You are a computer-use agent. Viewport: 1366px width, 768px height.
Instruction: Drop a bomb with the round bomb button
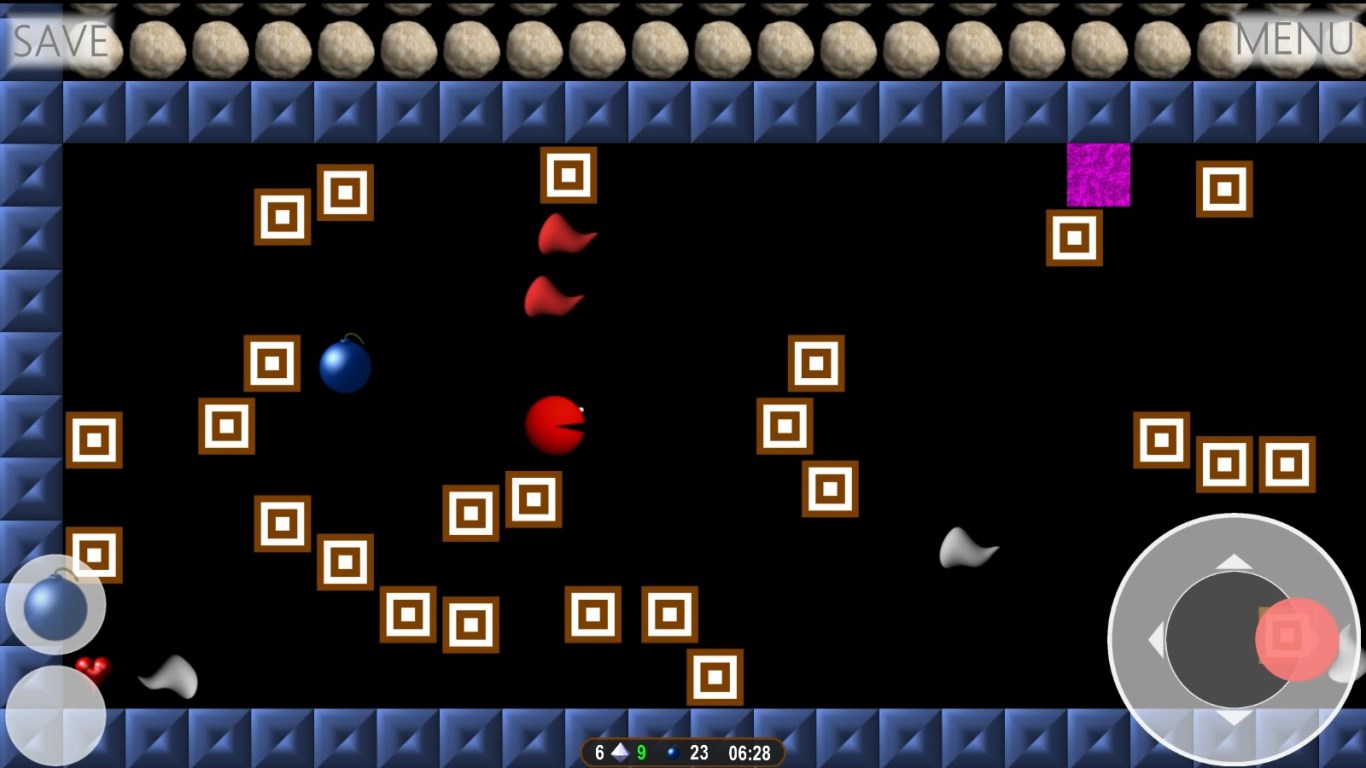click(55, 605)
